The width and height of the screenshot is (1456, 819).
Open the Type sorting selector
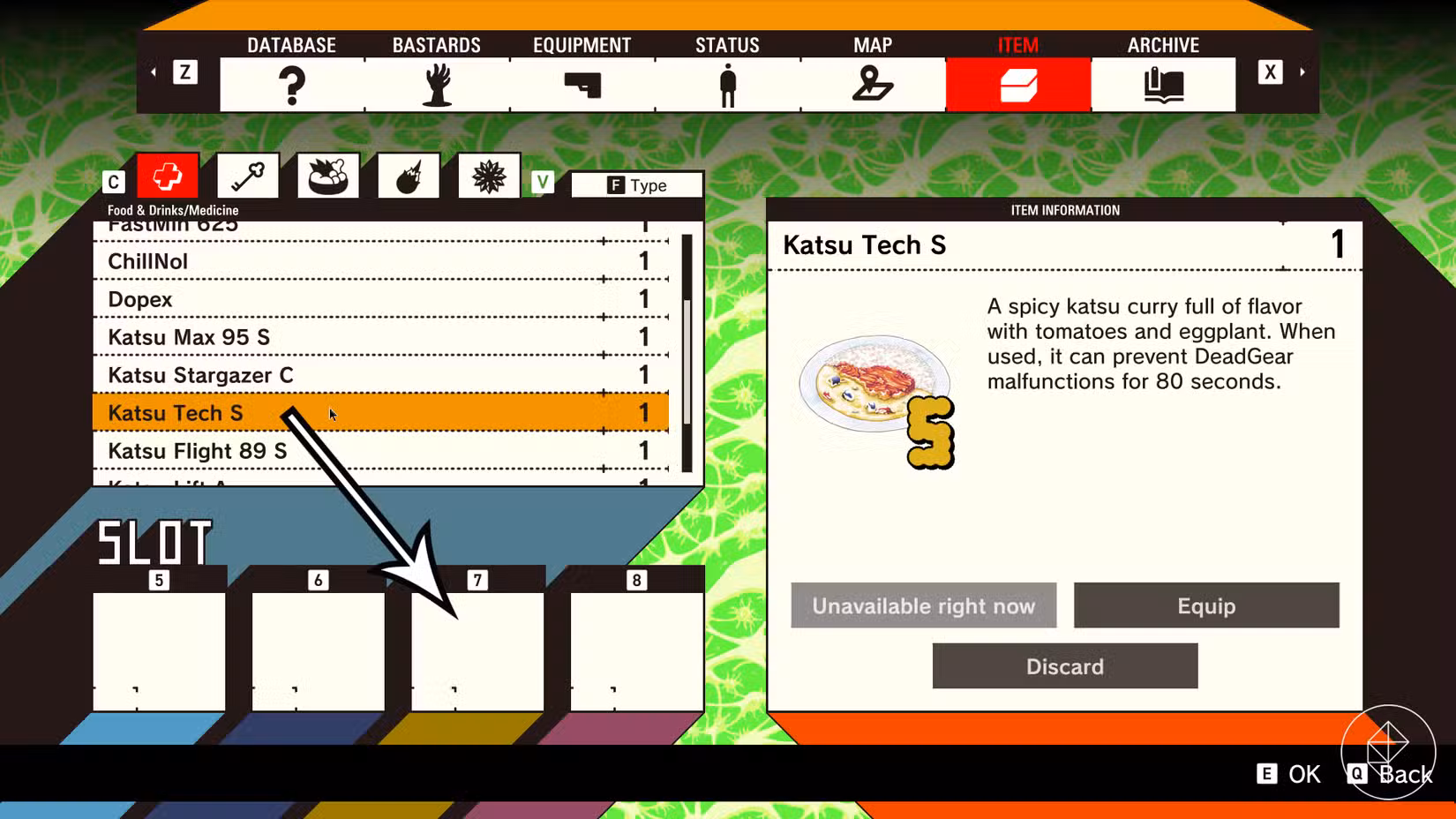coord(637,185)
